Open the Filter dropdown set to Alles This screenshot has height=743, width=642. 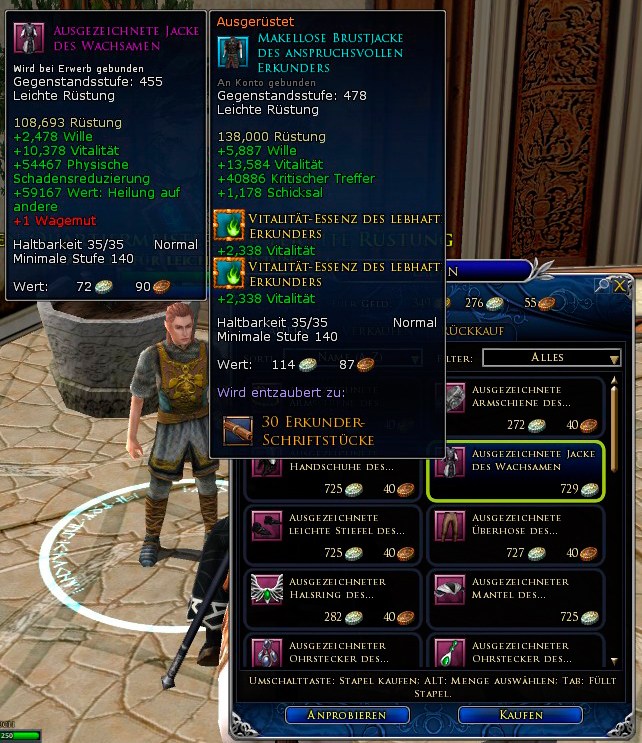tap(552, 357)
